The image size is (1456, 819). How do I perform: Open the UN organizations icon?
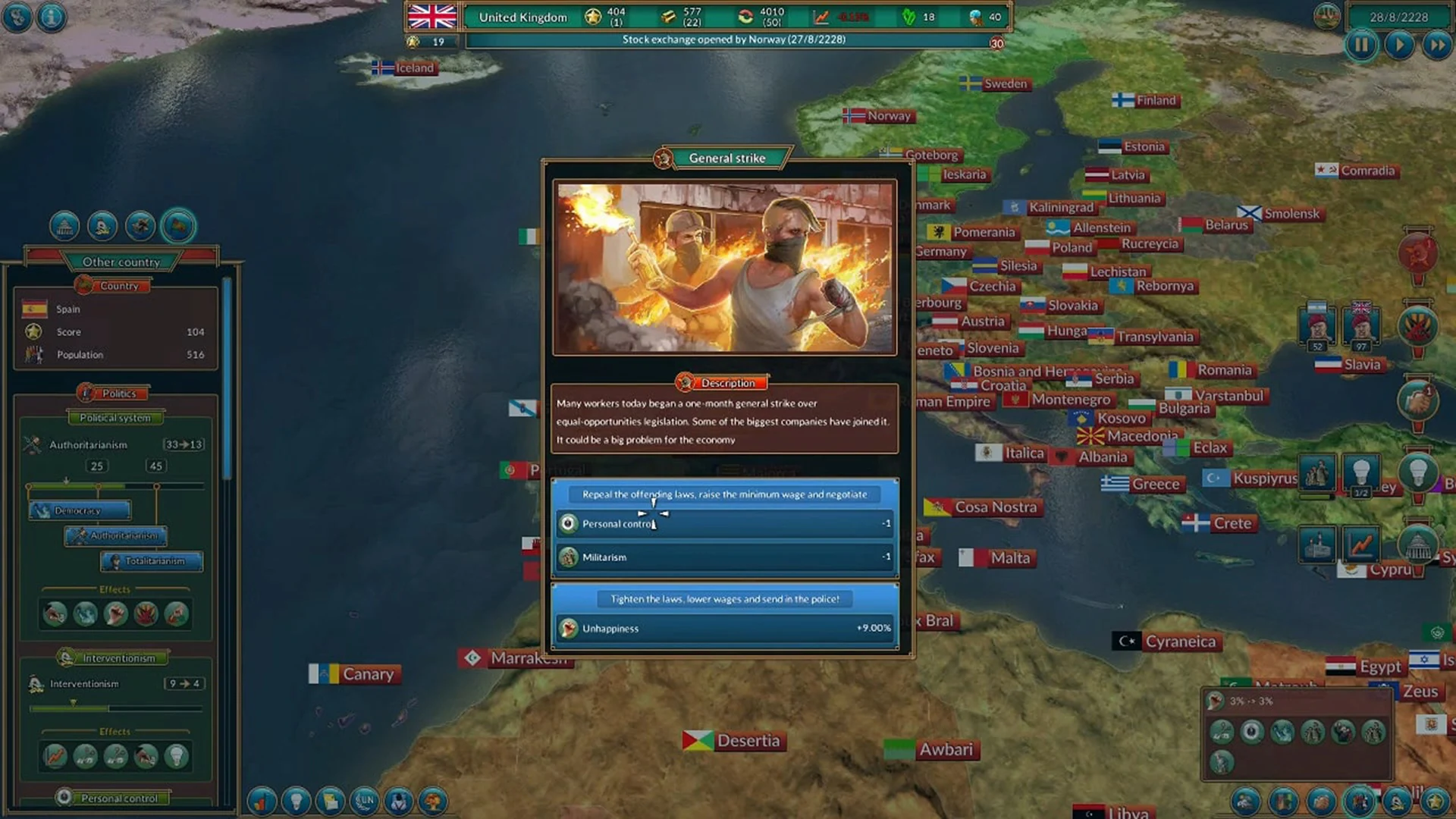(x=364, y=801)
